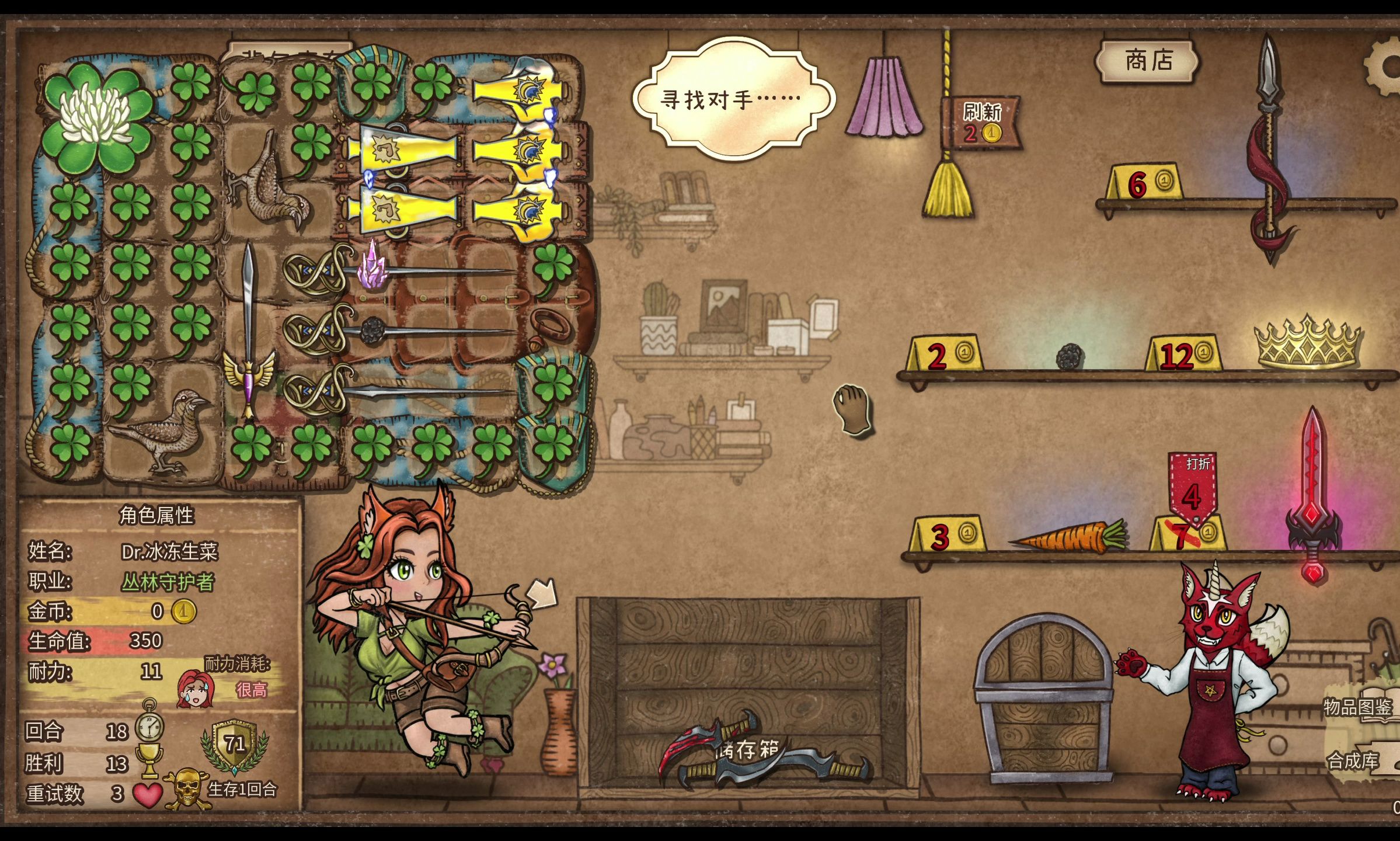
Task: Click the 商店 shop sign
Action: (1148, 61)
